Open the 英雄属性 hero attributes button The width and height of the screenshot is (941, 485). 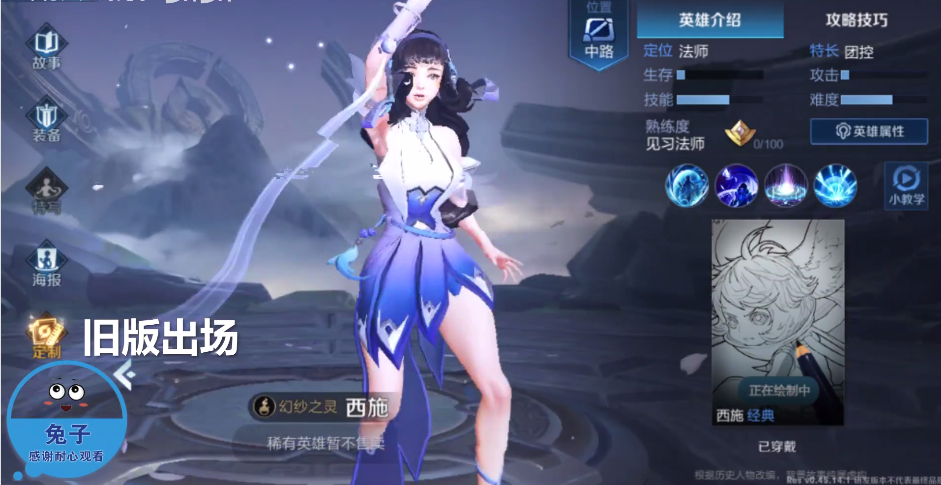click(868, 131)
